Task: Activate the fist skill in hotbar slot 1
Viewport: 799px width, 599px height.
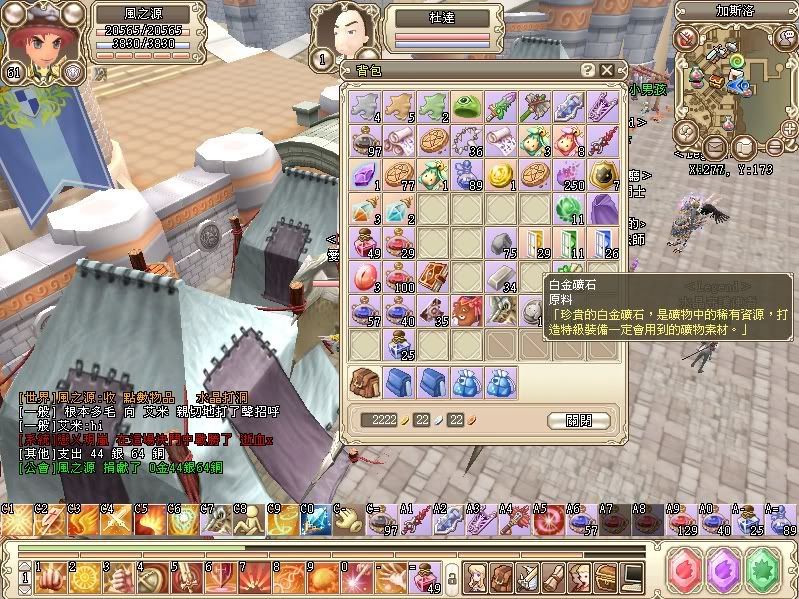Action: [x=47, y=576]
